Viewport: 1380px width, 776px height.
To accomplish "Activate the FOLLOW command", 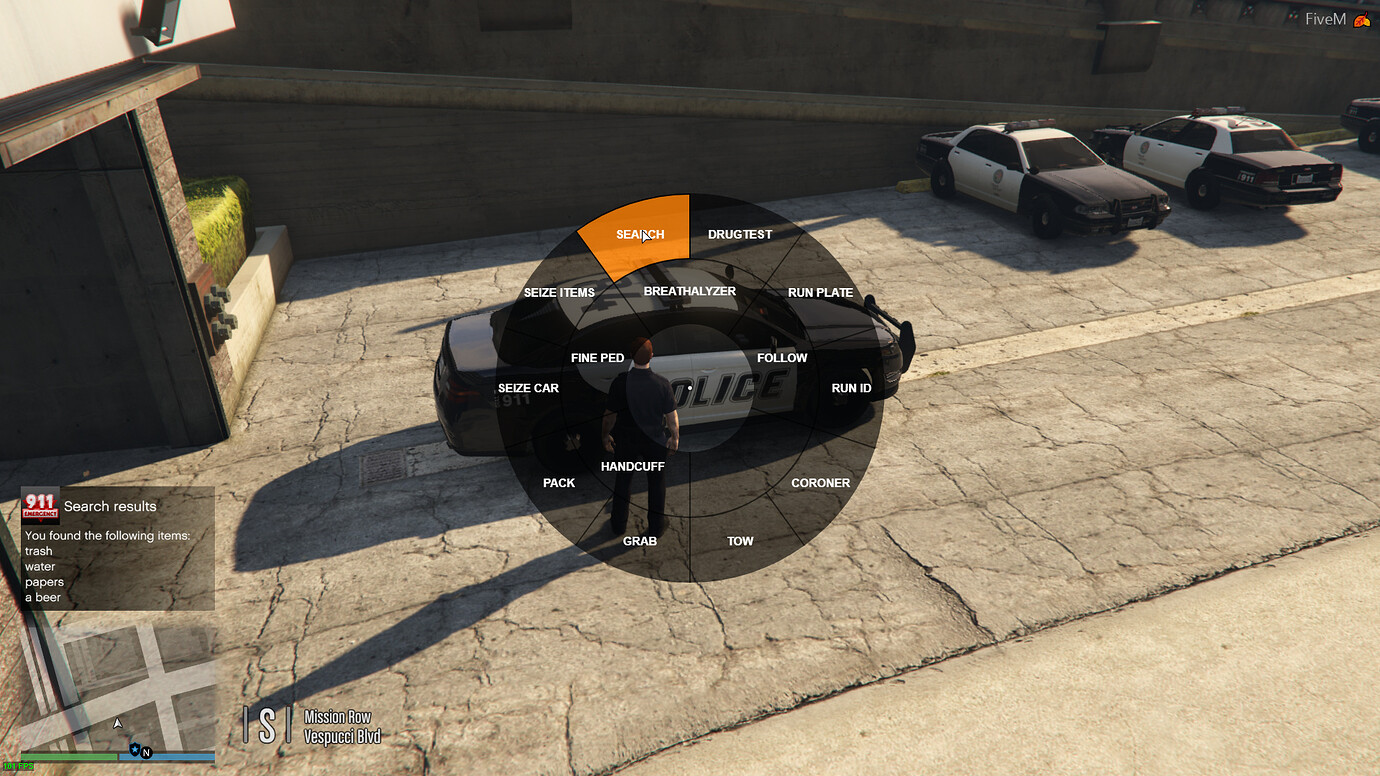I will (782, 357).
